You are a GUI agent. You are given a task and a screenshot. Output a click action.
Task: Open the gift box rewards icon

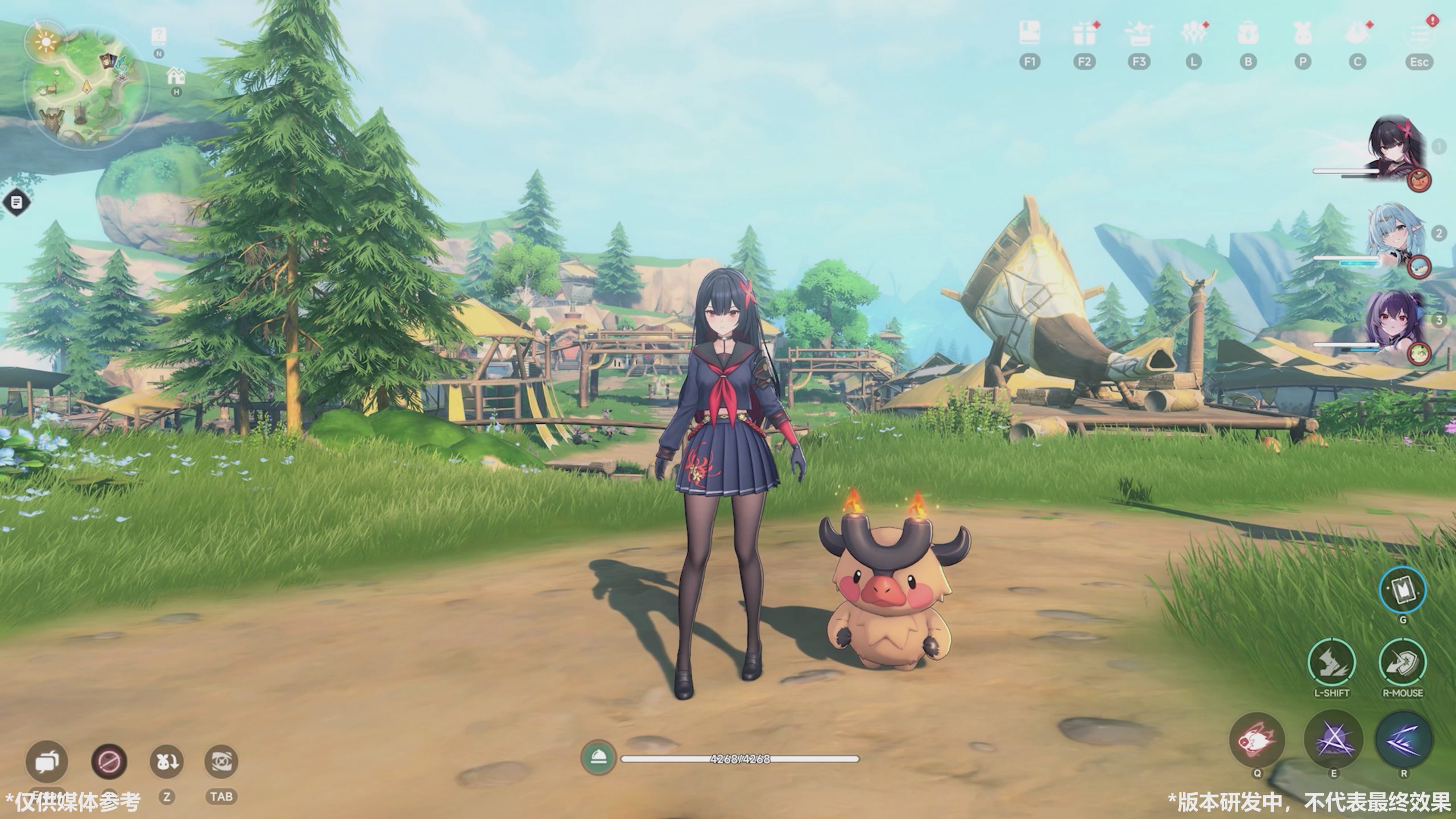[1084, 35]
